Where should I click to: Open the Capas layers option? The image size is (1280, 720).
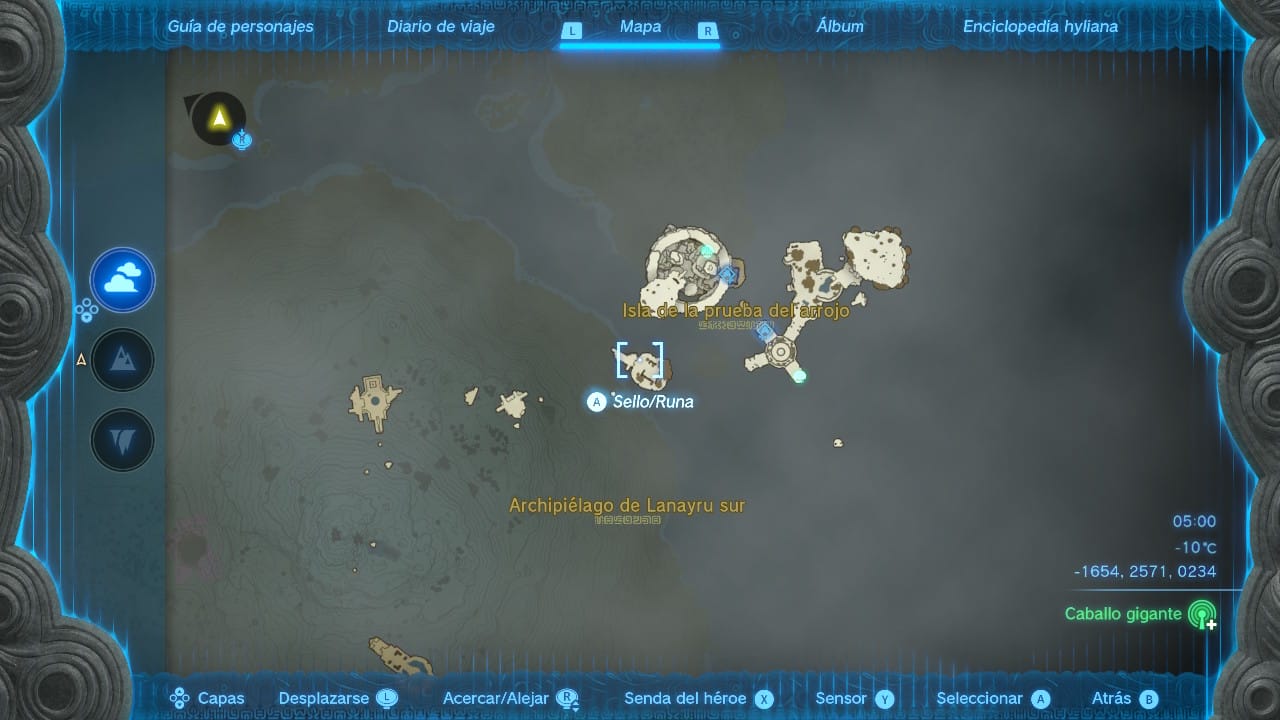click(x=208, y=699)
